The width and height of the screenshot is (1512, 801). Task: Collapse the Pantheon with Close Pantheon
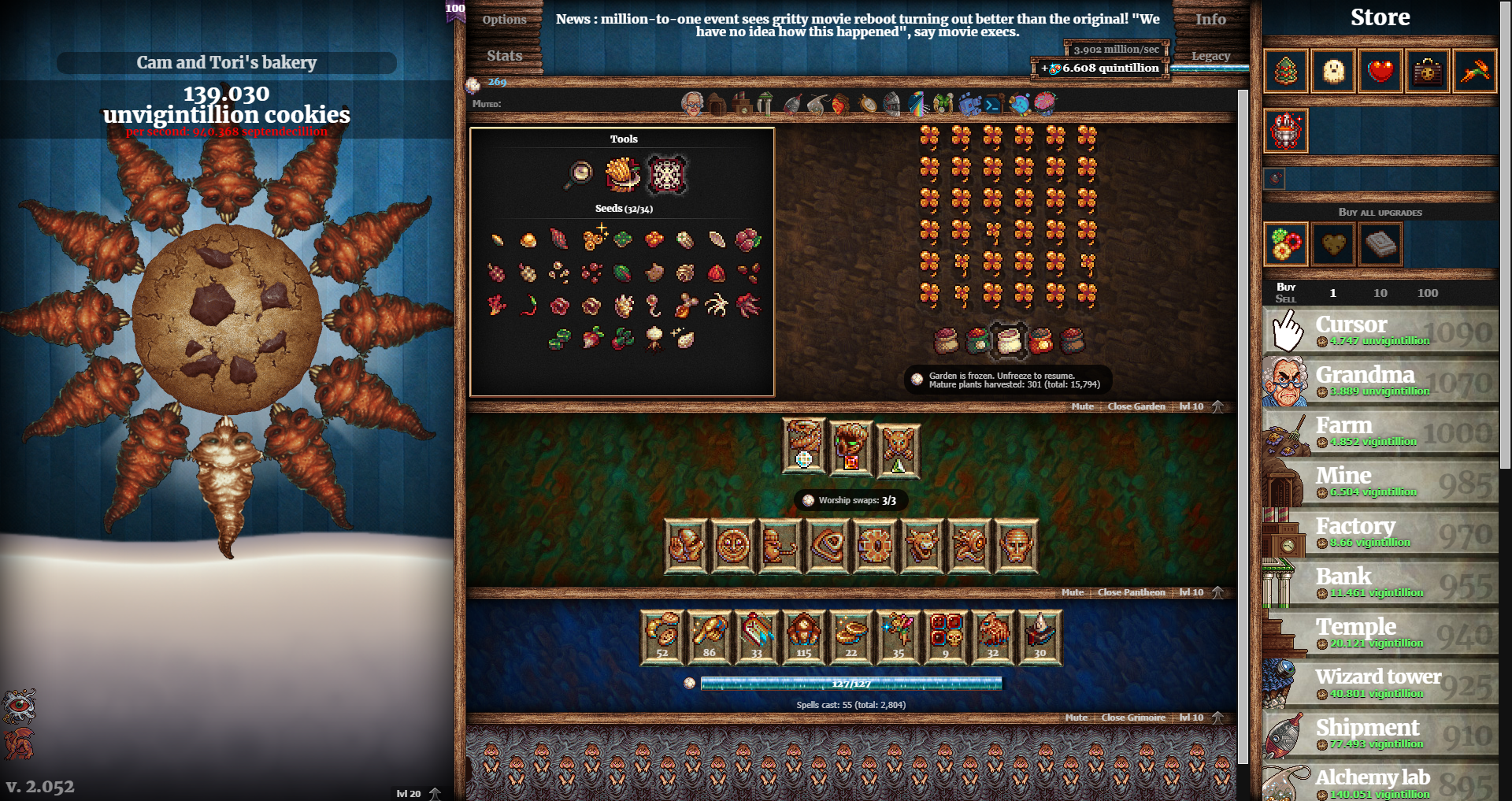point(1131,591)
